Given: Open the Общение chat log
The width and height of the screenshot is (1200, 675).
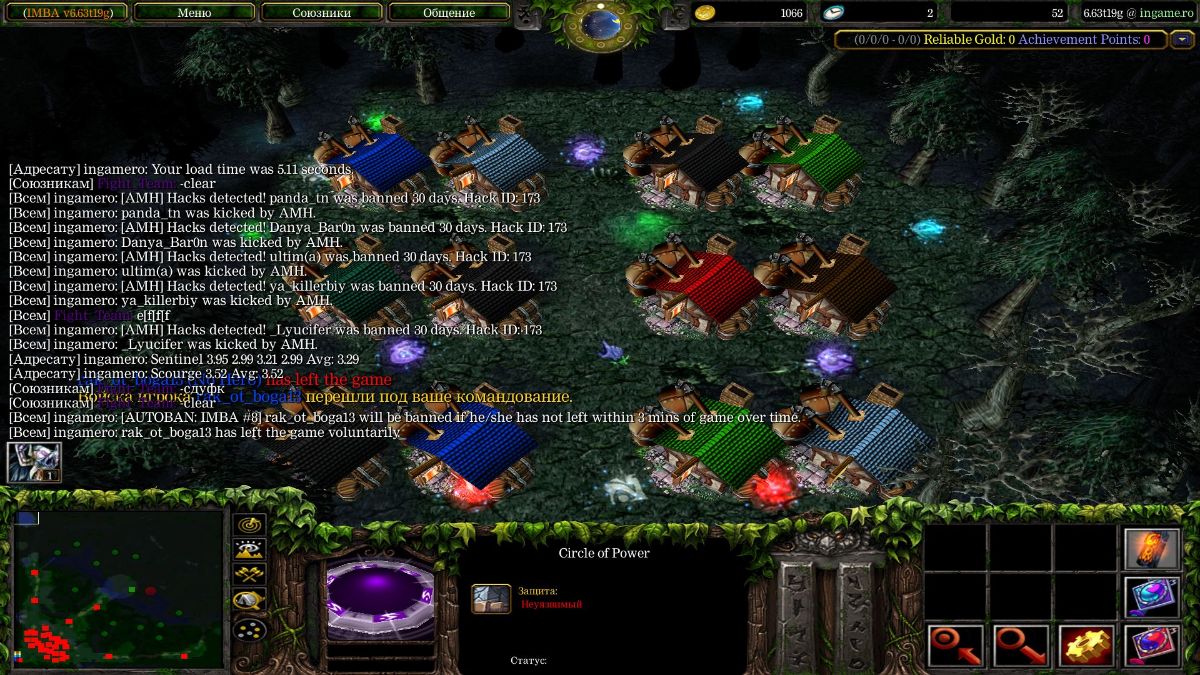Looking at the screenshot, I should tap(447, 13).
